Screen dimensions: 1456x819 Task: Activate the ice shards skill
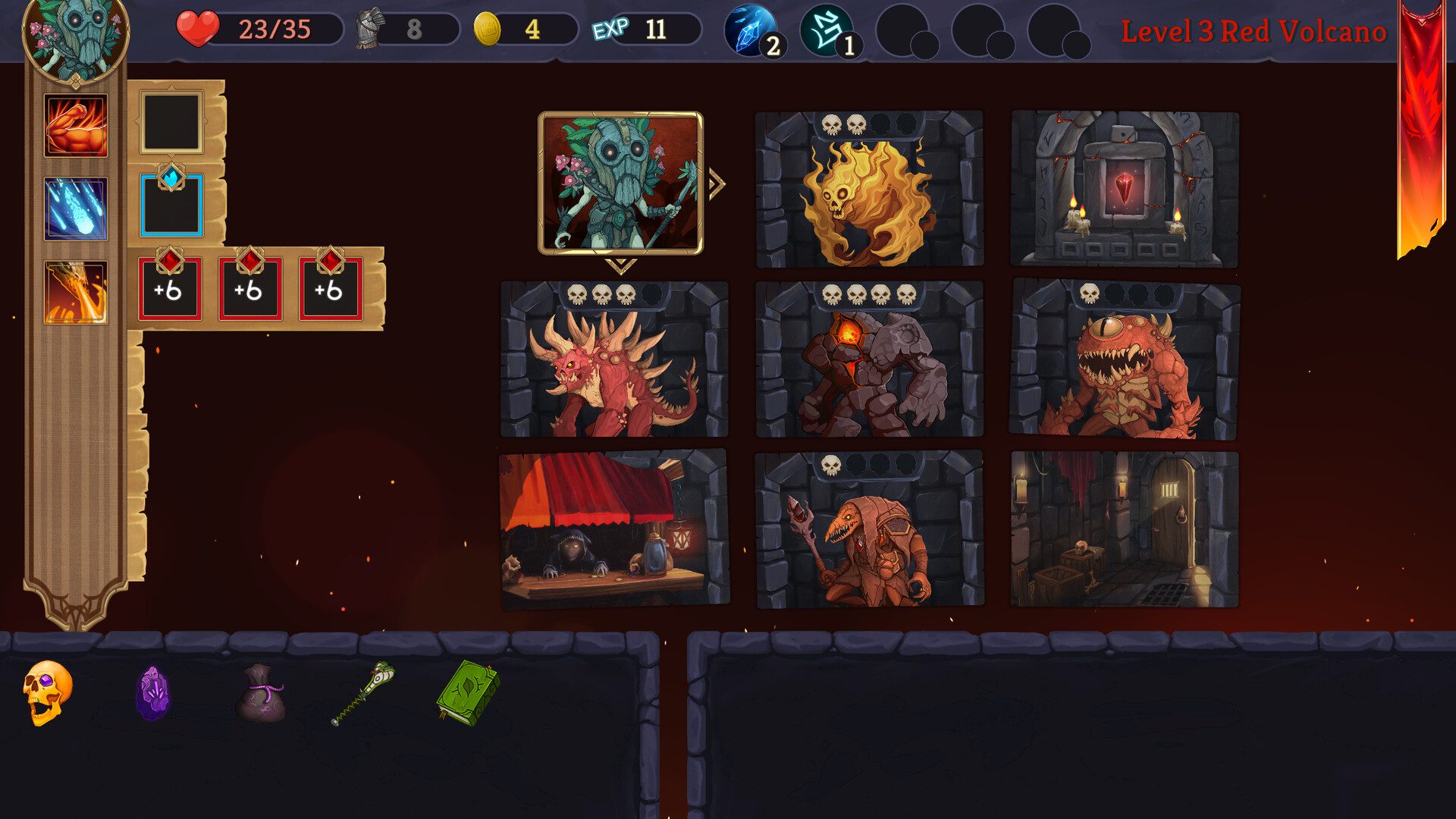76,209
